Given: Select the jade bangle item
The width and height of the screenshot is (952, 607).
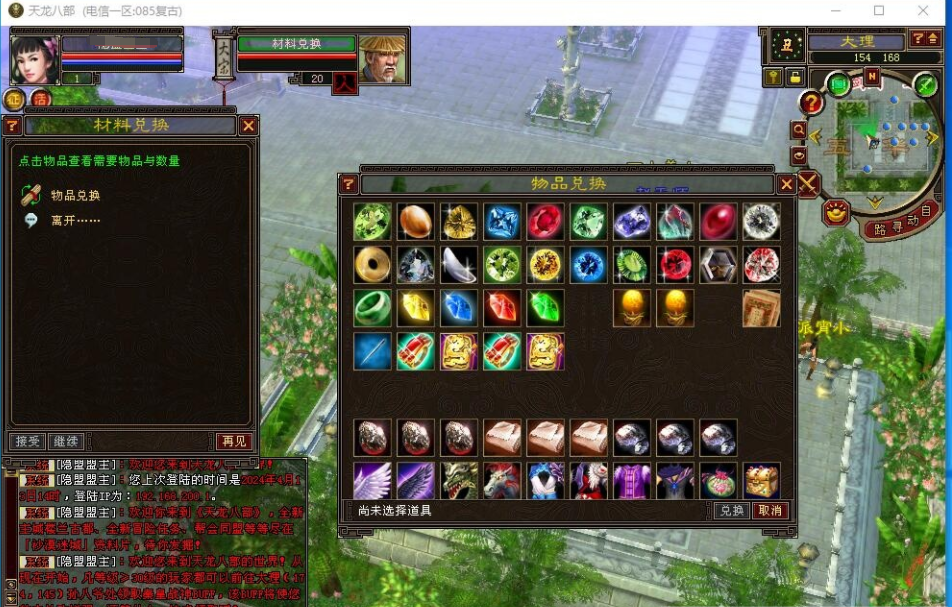Looking at the screenshot, I should click(x=372, y=308).
